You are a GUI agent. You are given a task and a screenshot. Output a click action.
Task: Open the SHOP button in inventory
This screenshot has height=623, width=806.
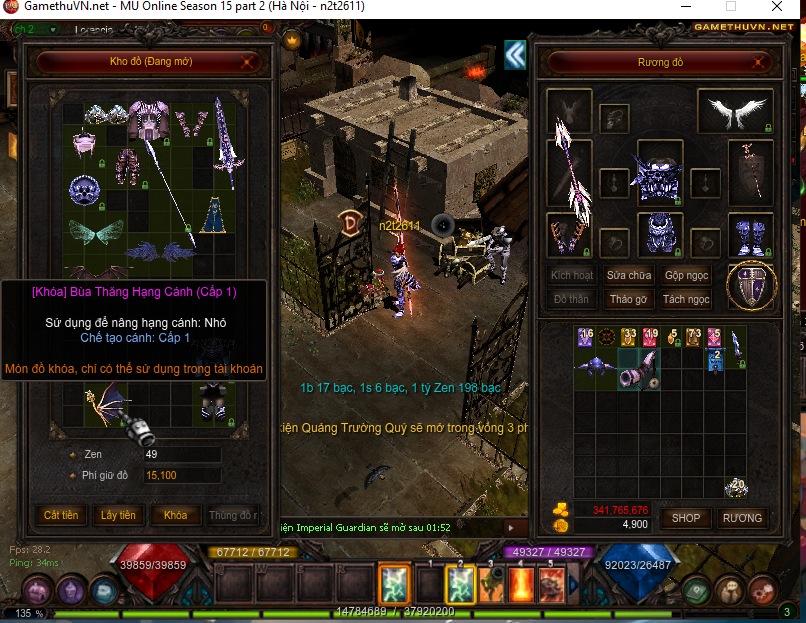(685, 518)
